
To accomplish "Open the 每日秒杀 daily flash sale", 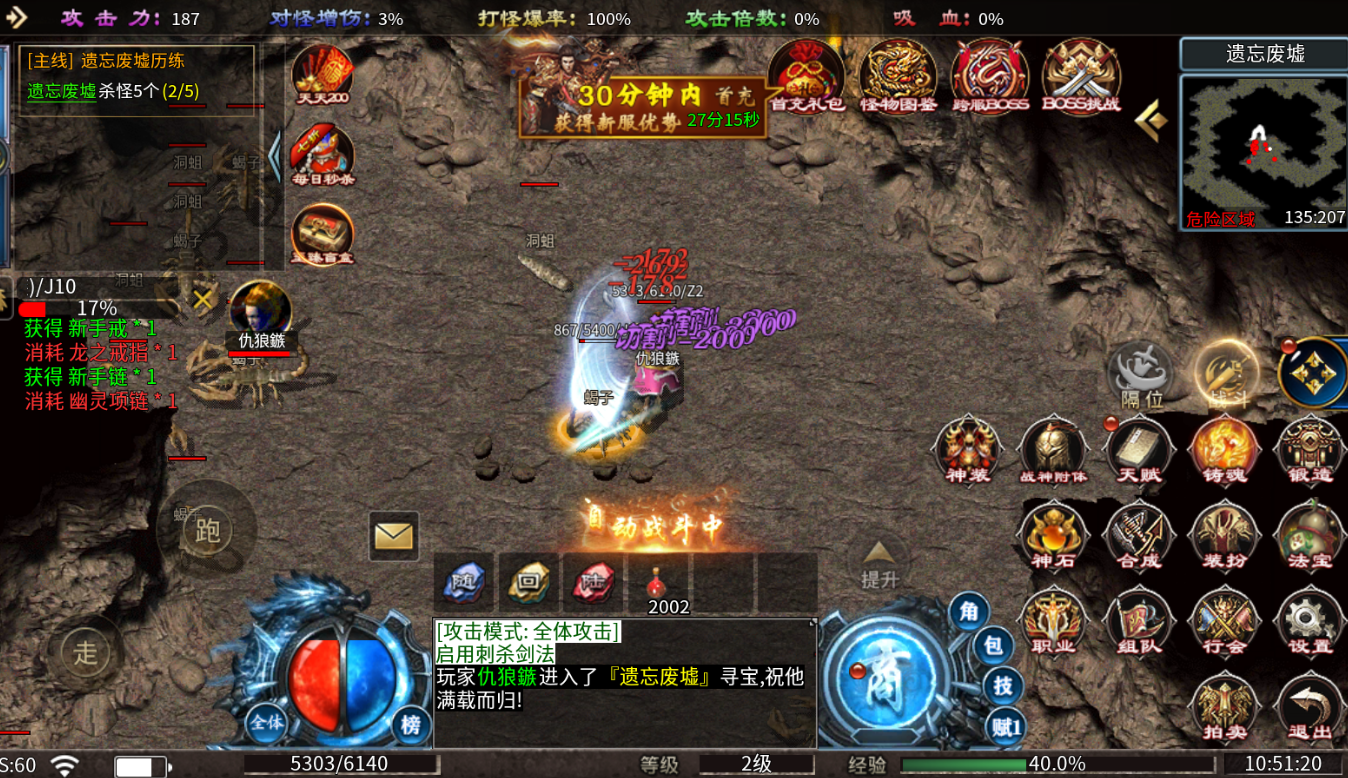I will coord(322,156).
